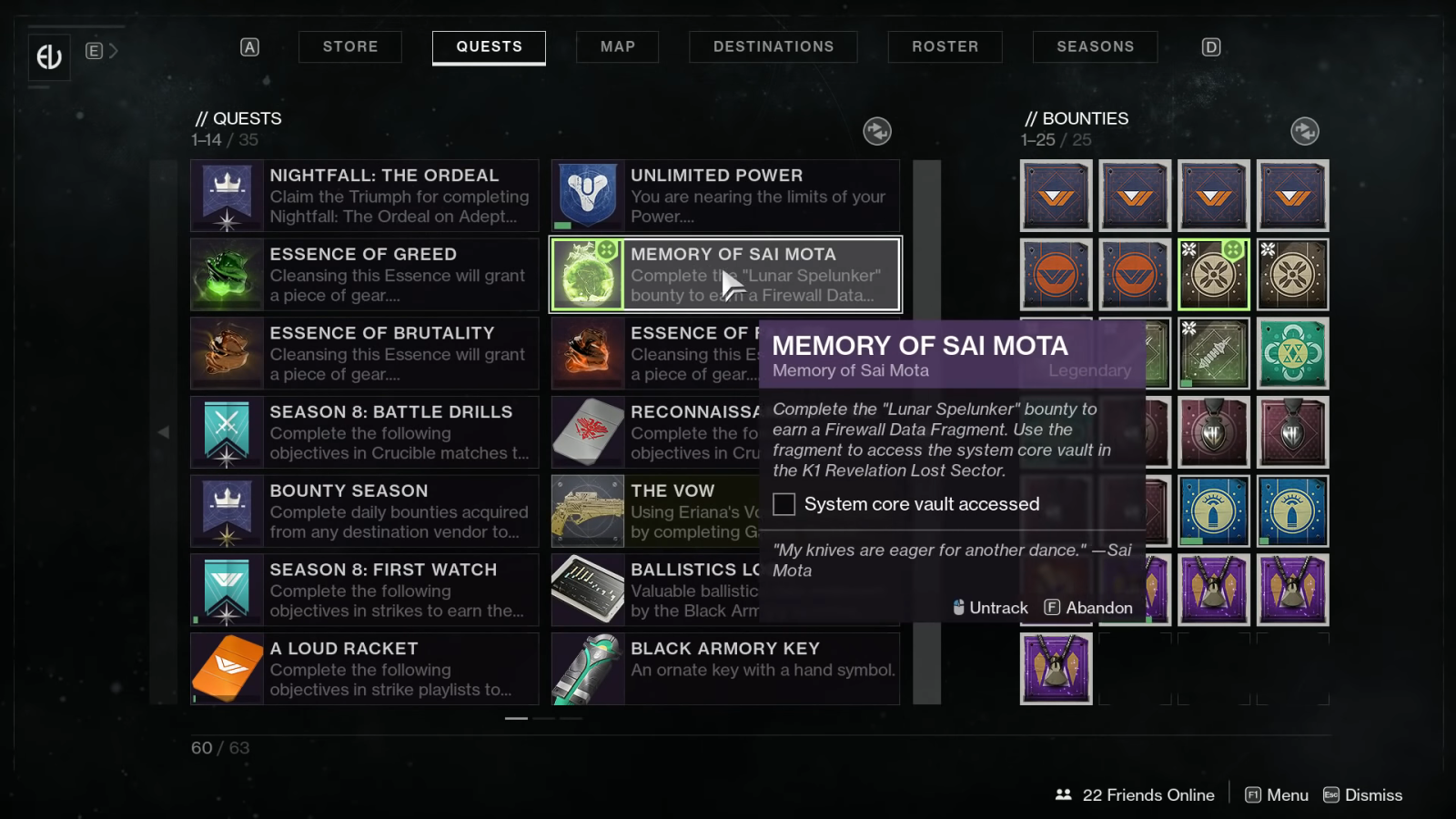Open the Seasons tab
The height and width of the screenshot is (819, 1456).
pos(1095,46)
